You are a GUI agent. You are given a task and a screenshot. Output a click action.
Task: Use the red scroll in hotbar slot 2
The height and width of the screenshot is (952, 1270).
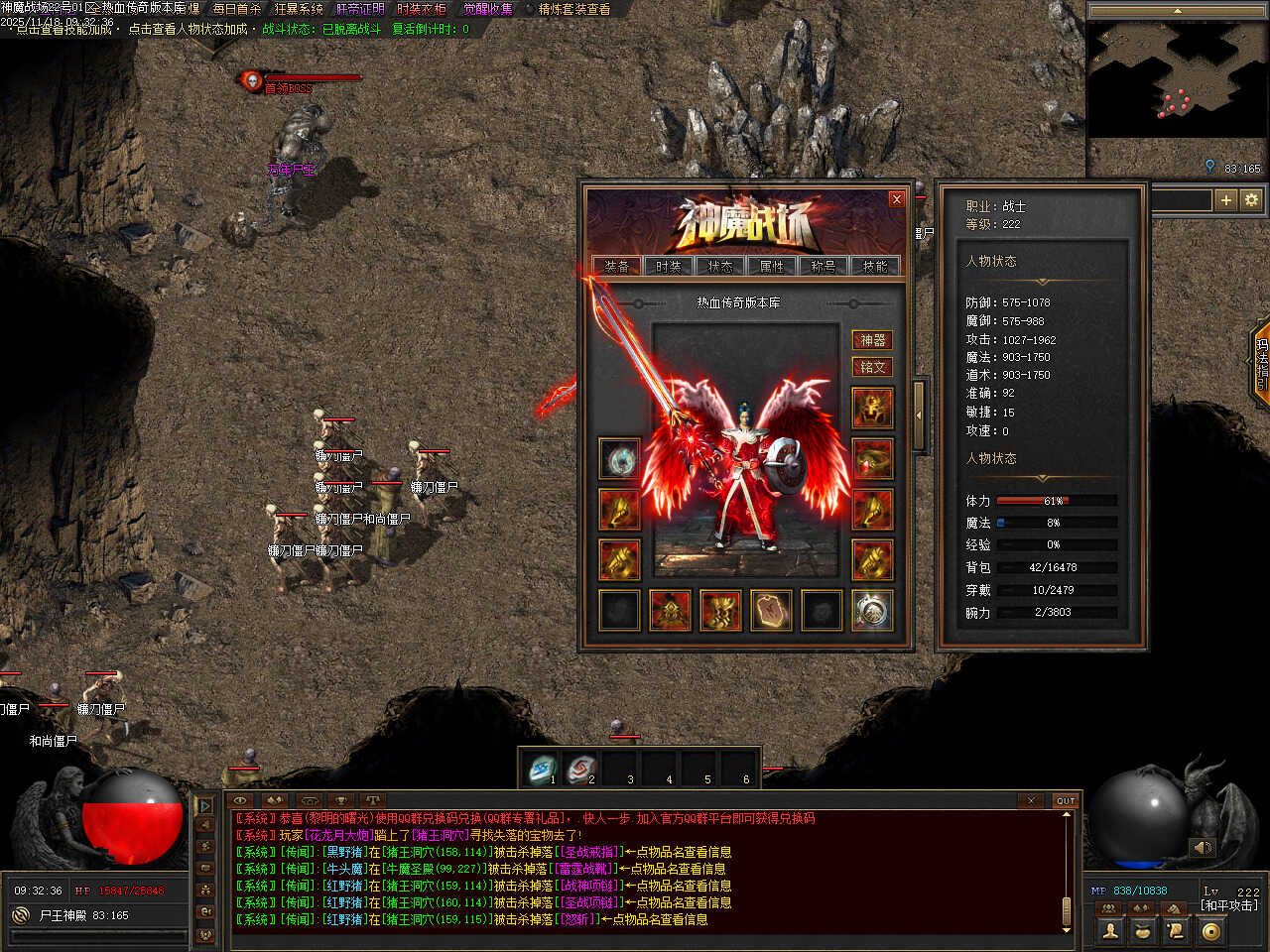pos(581,768)
